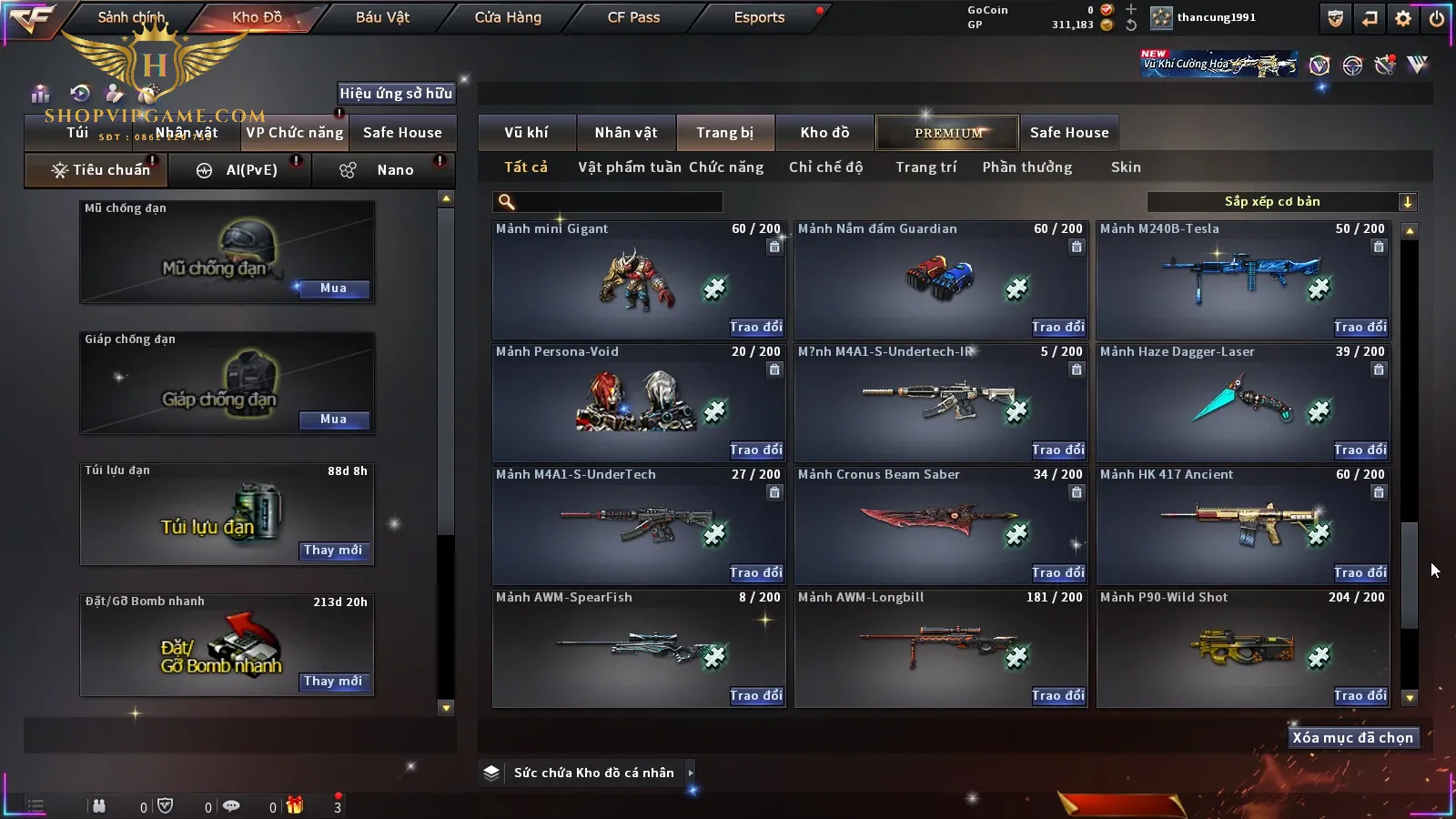Viewport: 1456px width, 819px height.
Task: Show the Skin filter category
Action: coord(1126,167)
